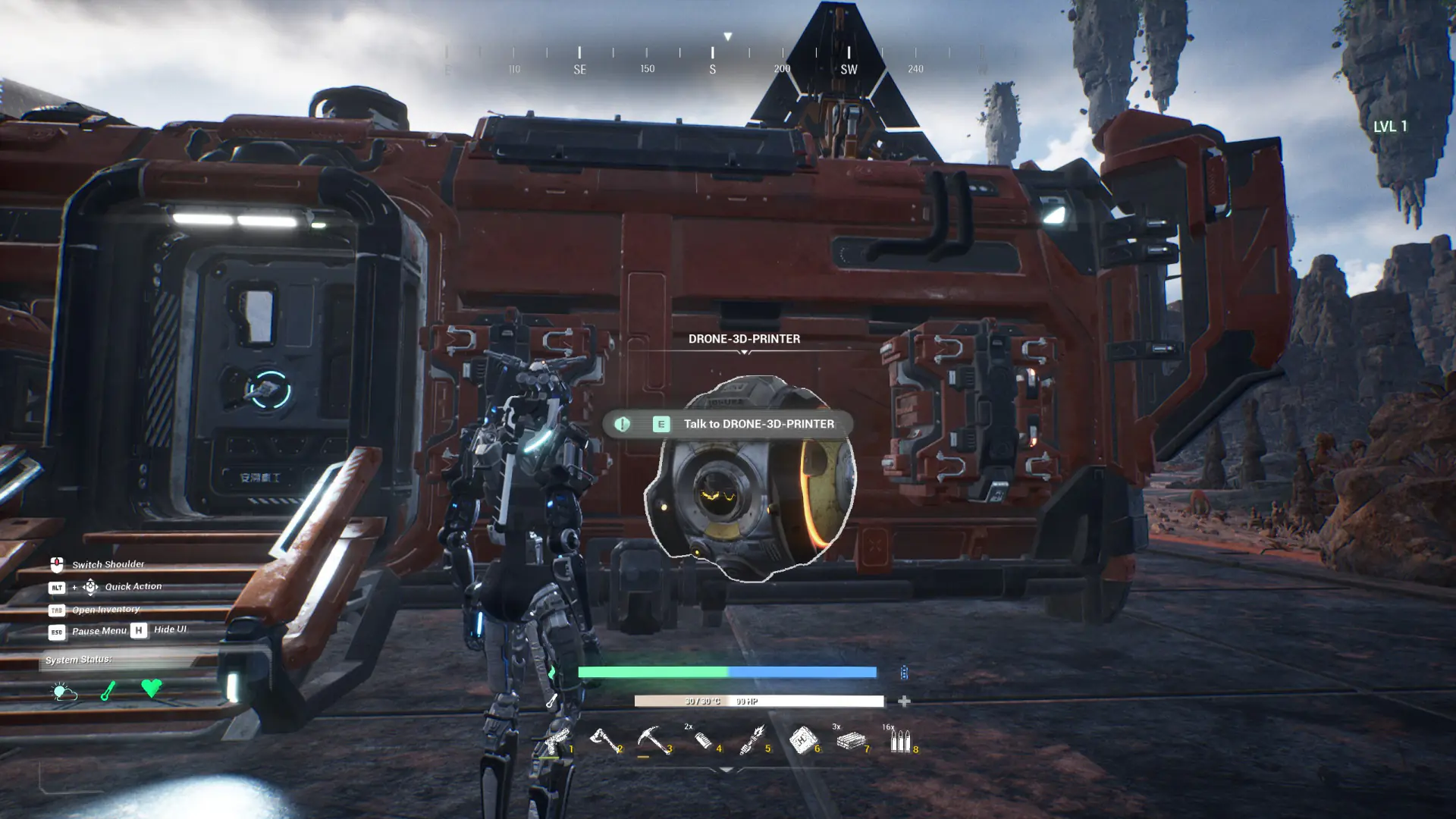Equip the torch from the hotbar
Image resolution: width=1456 pixels, height=819 pixels.
[x=752, y=741]
